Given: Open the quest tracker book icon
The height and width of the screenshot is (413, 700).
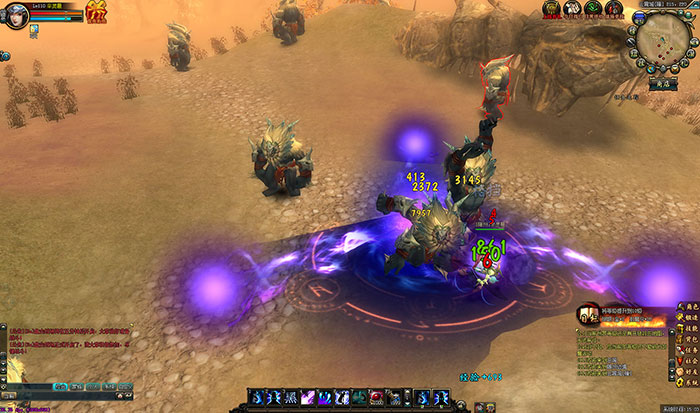Looking at the screenshot, I should point(587,316).
